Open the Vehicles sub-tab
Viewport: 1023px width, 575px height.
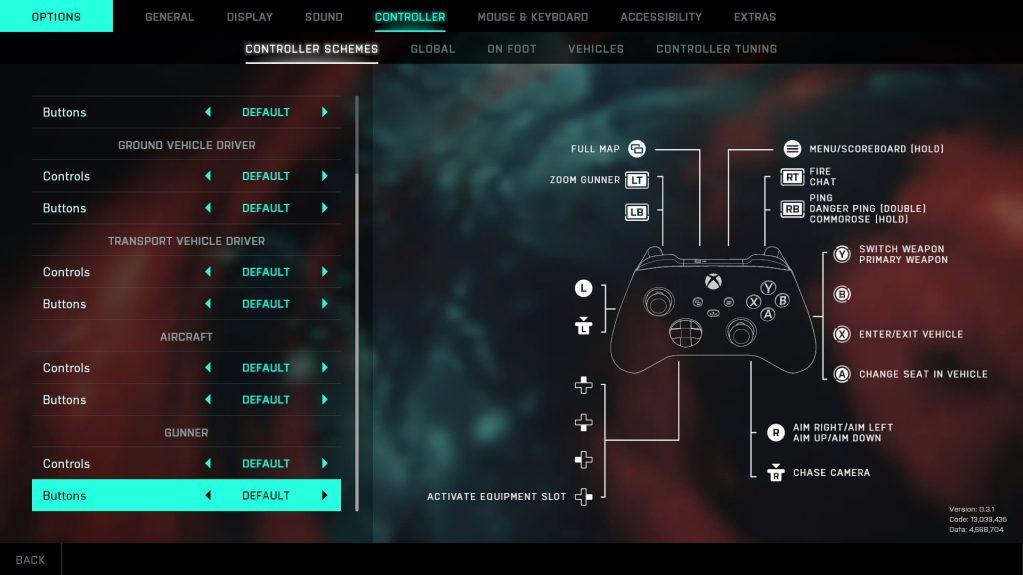(x=595, y=49)
